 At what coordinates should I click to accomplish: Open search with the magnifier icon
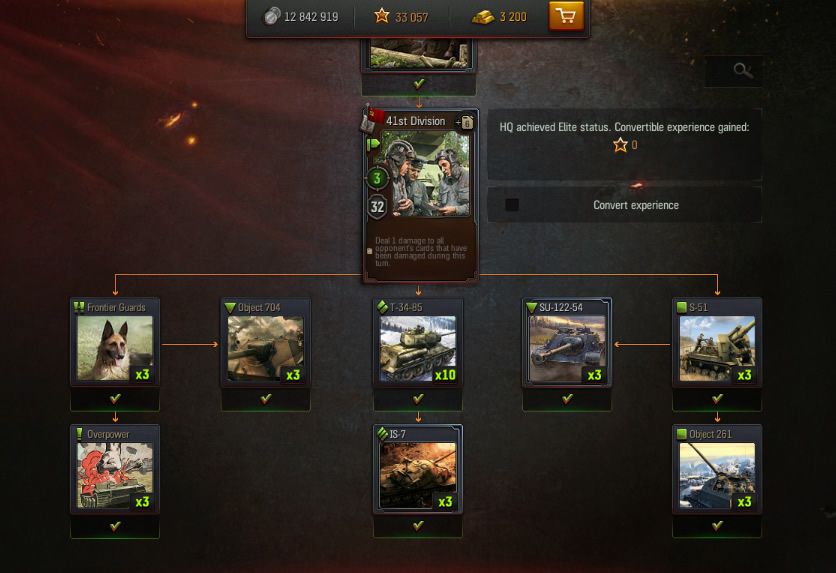point(741,70)
